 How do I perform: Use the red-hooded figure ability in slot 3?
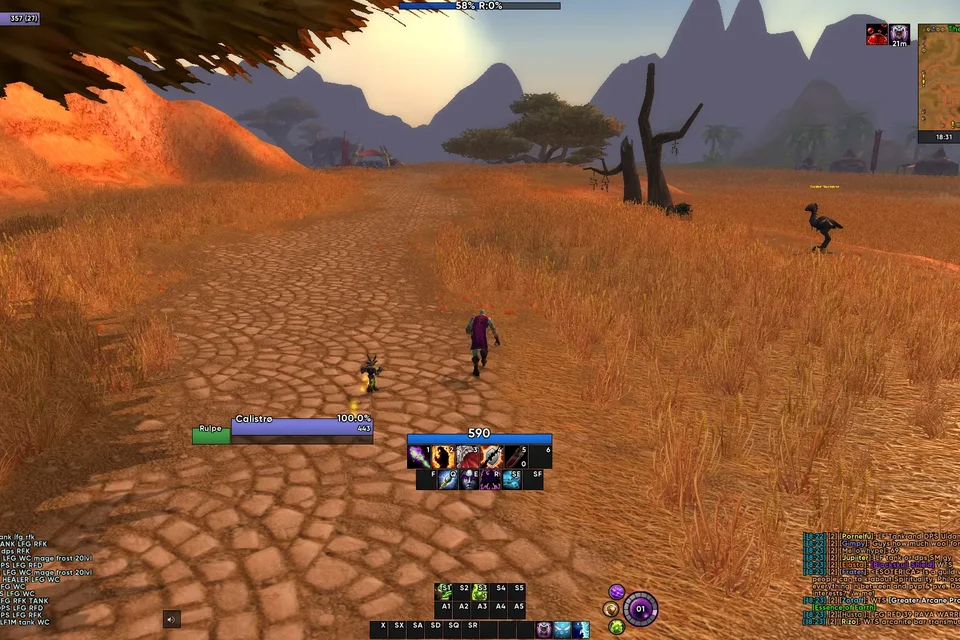(x=468, y=457)
